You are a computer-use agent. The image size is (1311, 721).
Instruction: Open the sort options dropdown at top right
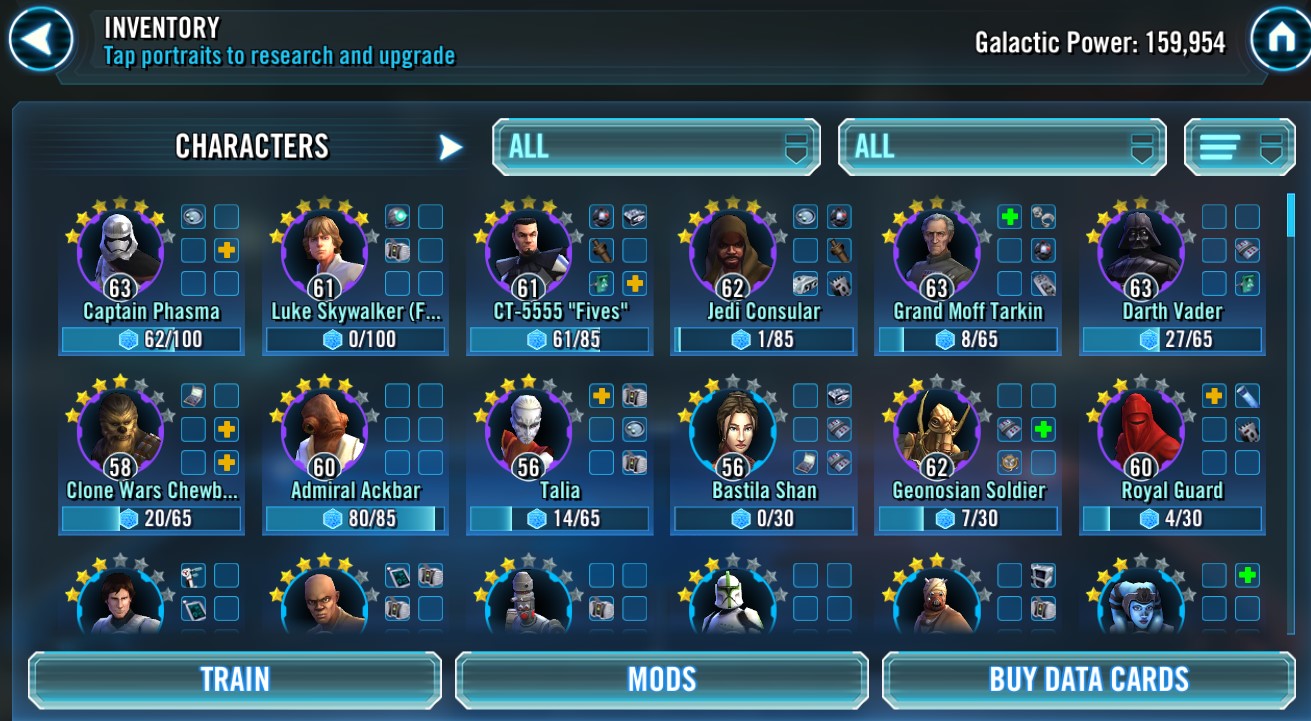[1240, 146]
